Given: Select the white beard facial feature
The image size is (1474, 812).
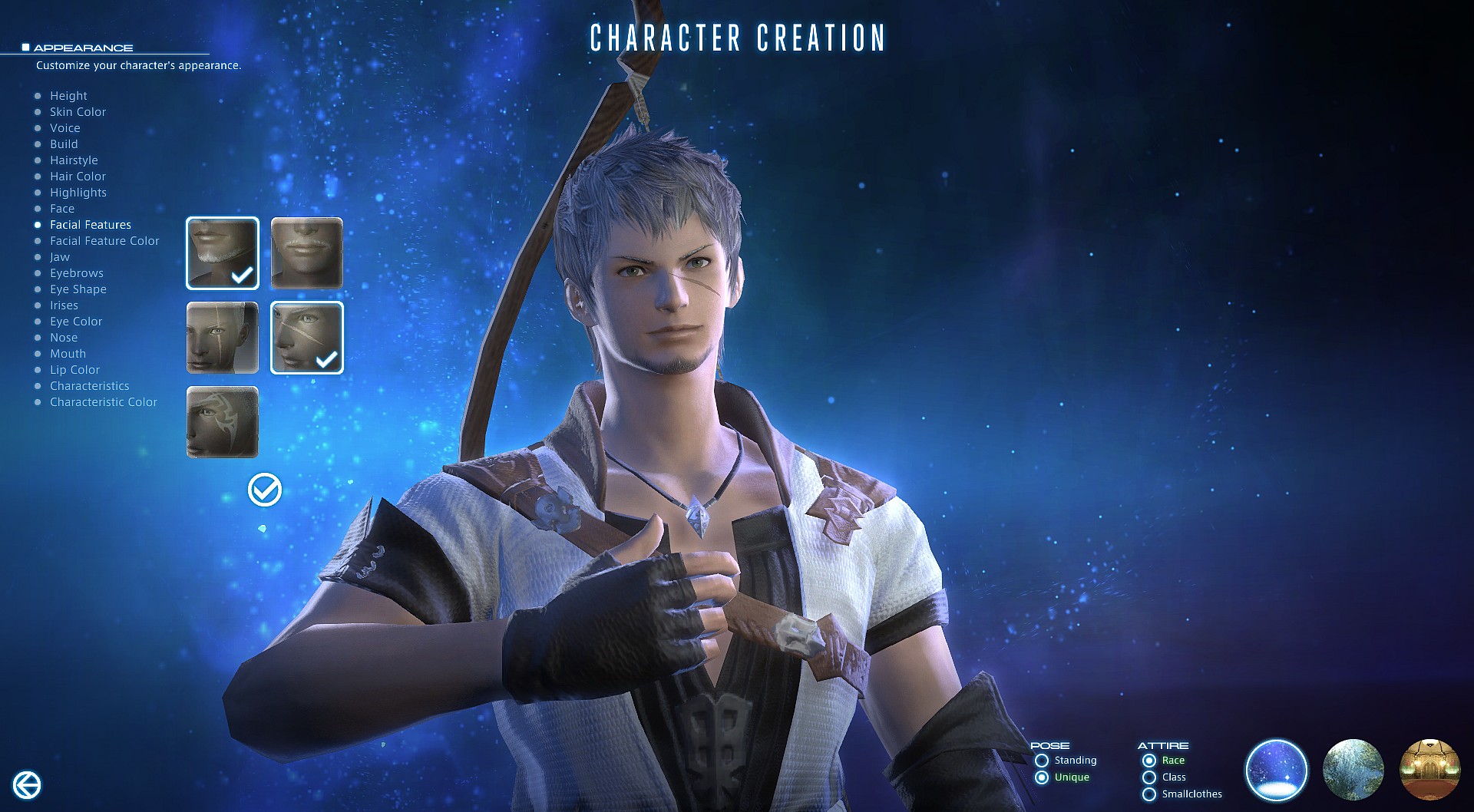Looking at the screenshot, I should tap(222, 253).
